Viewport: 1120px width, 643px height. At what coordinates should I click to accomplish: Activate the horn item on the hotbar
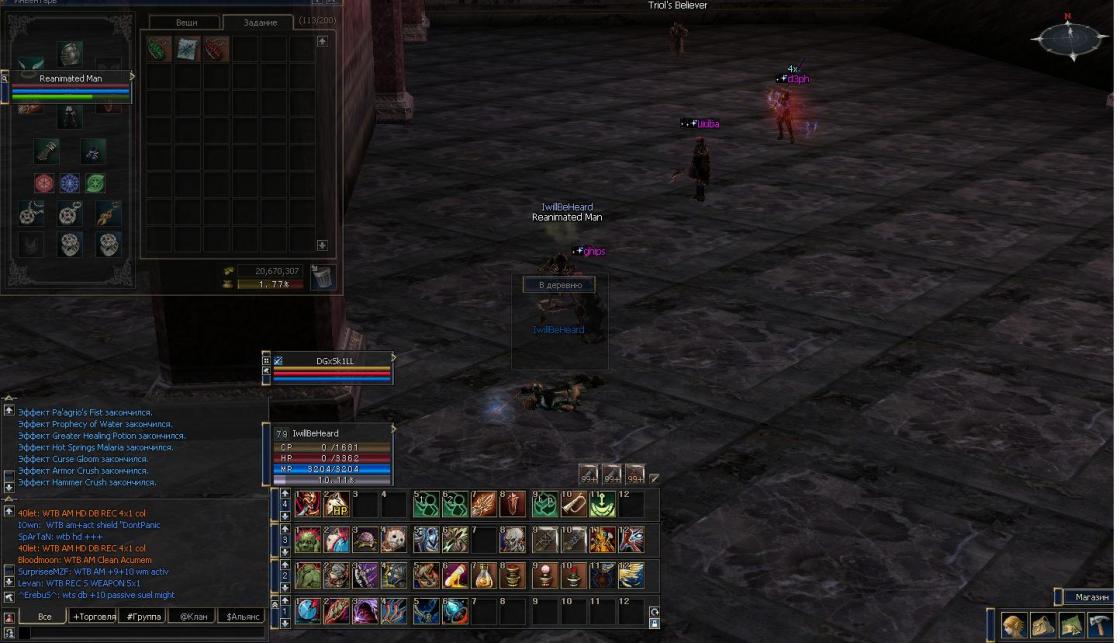572,504
